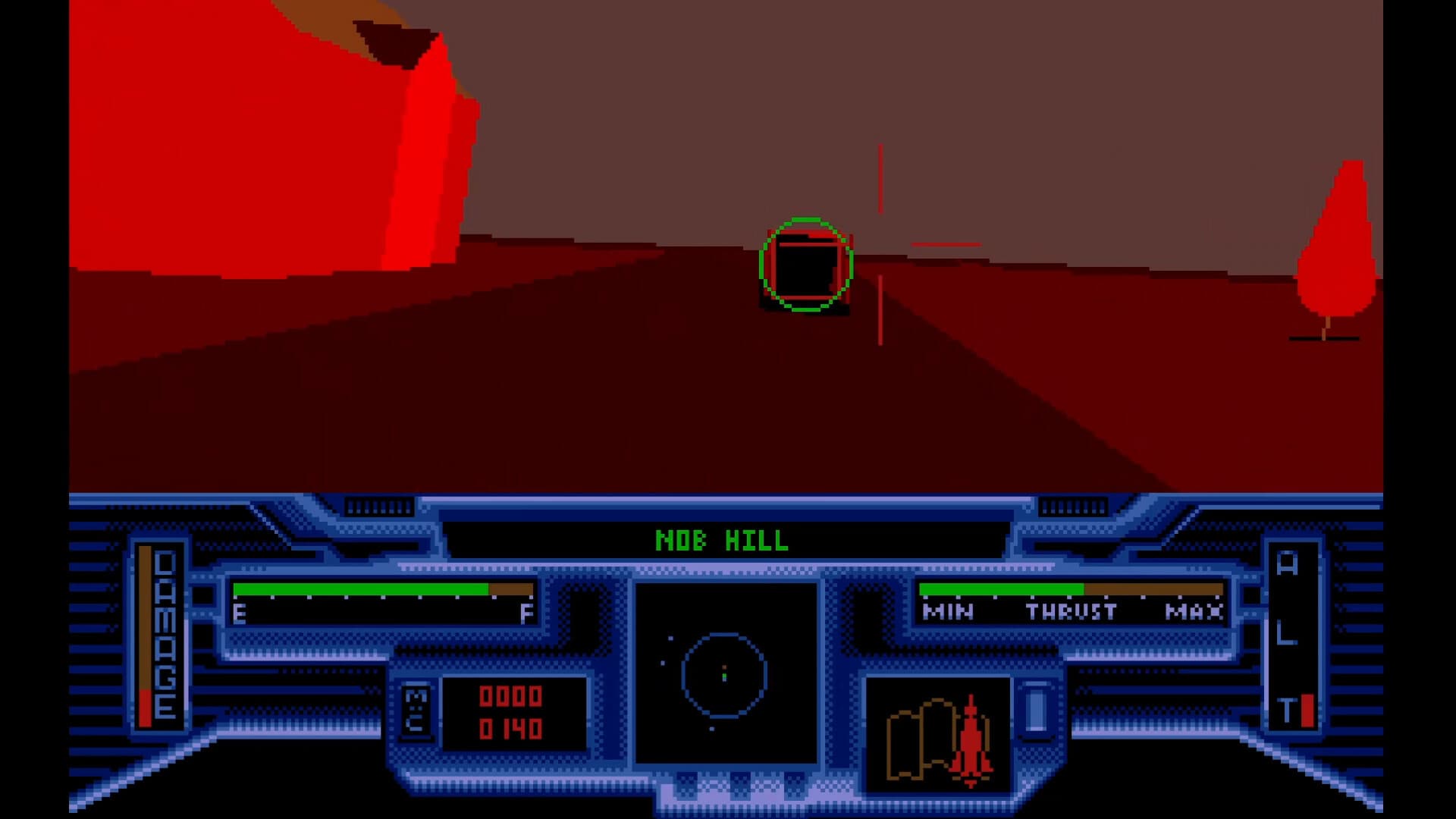Select the NOB HILL location readout

click(x=720, y=541)
